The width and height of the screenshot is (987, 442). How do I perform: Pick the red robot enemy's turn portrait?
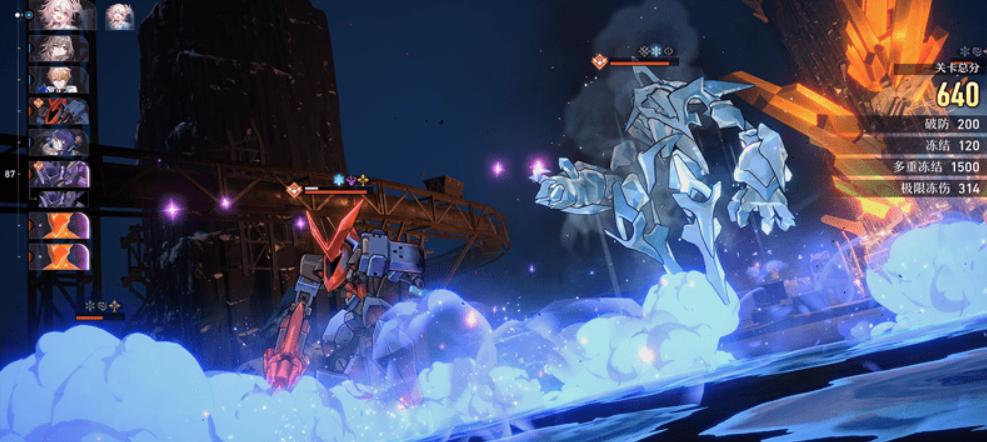(60, 110)
